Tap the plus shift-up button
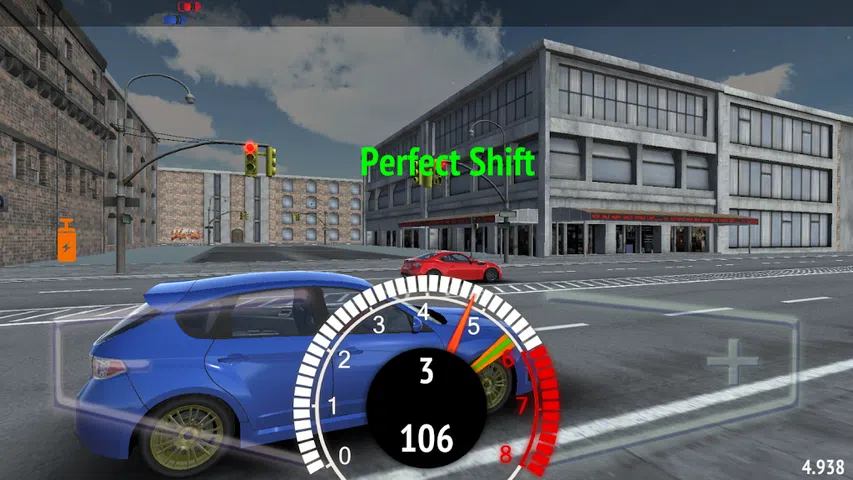 (x=732, y=361)
